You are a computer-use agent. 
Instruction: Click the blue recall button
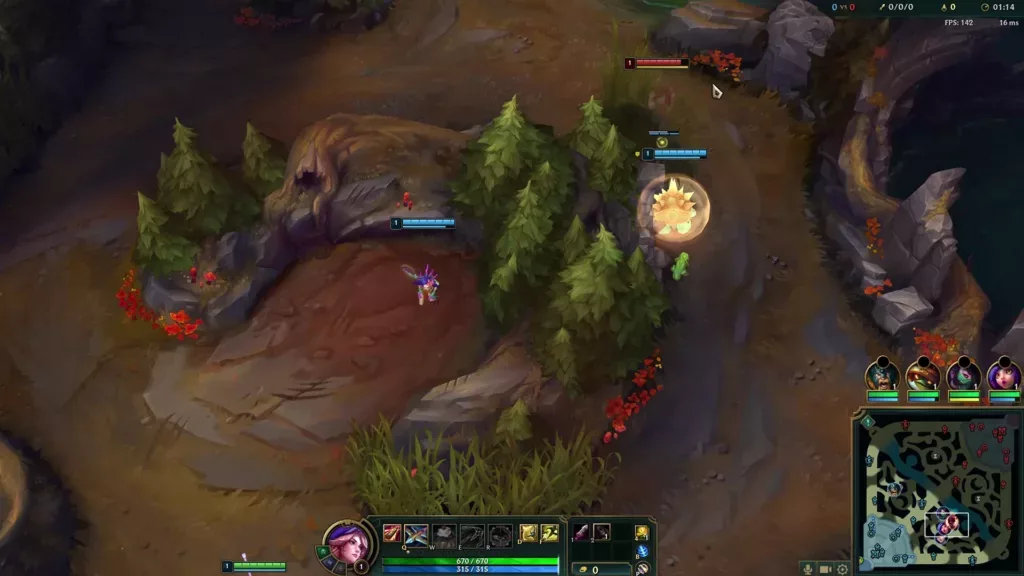[x=642, y=551]
